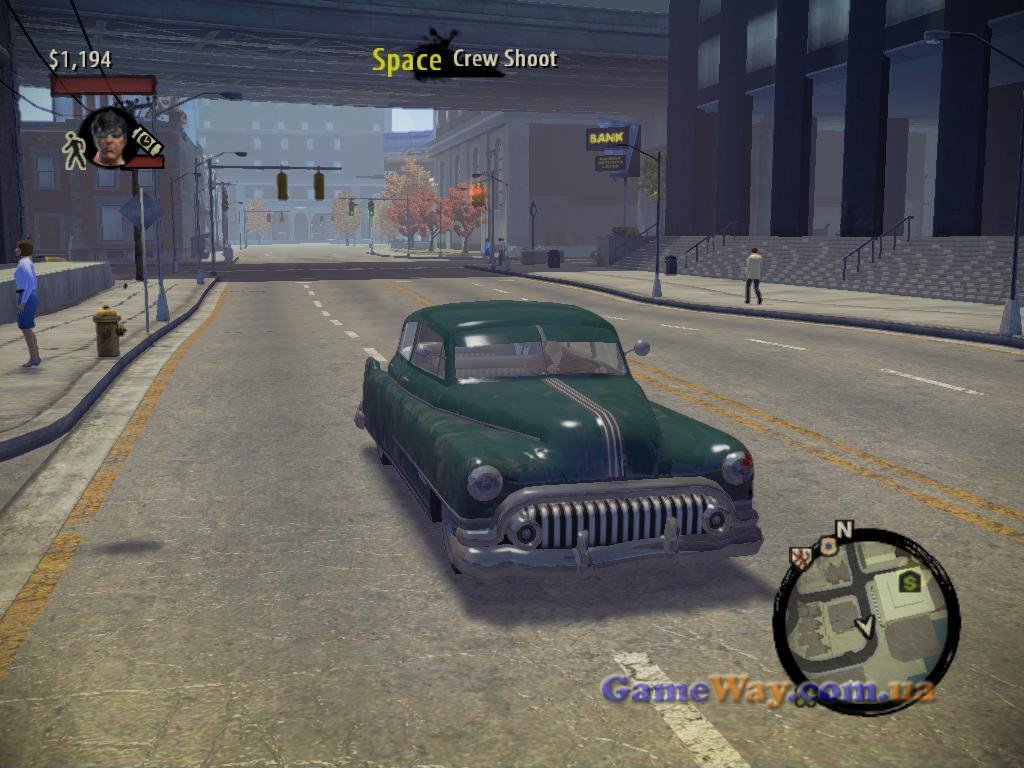Select the round tan minimap edge marker
This screenshot has height=768, width=1024.
point(827,546)
